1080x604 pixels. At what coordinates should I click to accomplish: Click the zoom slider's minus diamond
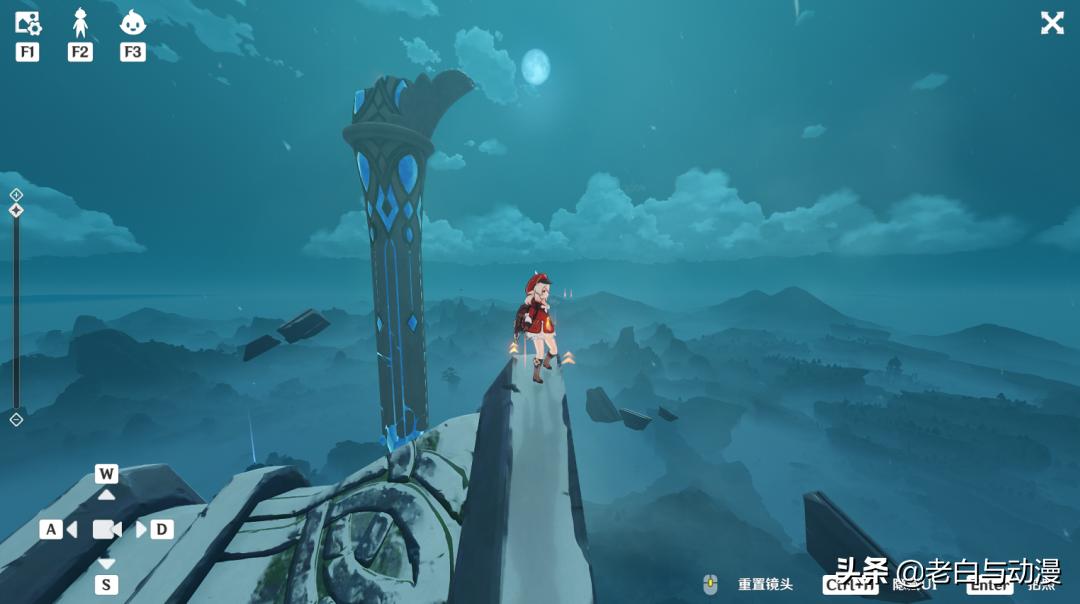pos(16,419)
